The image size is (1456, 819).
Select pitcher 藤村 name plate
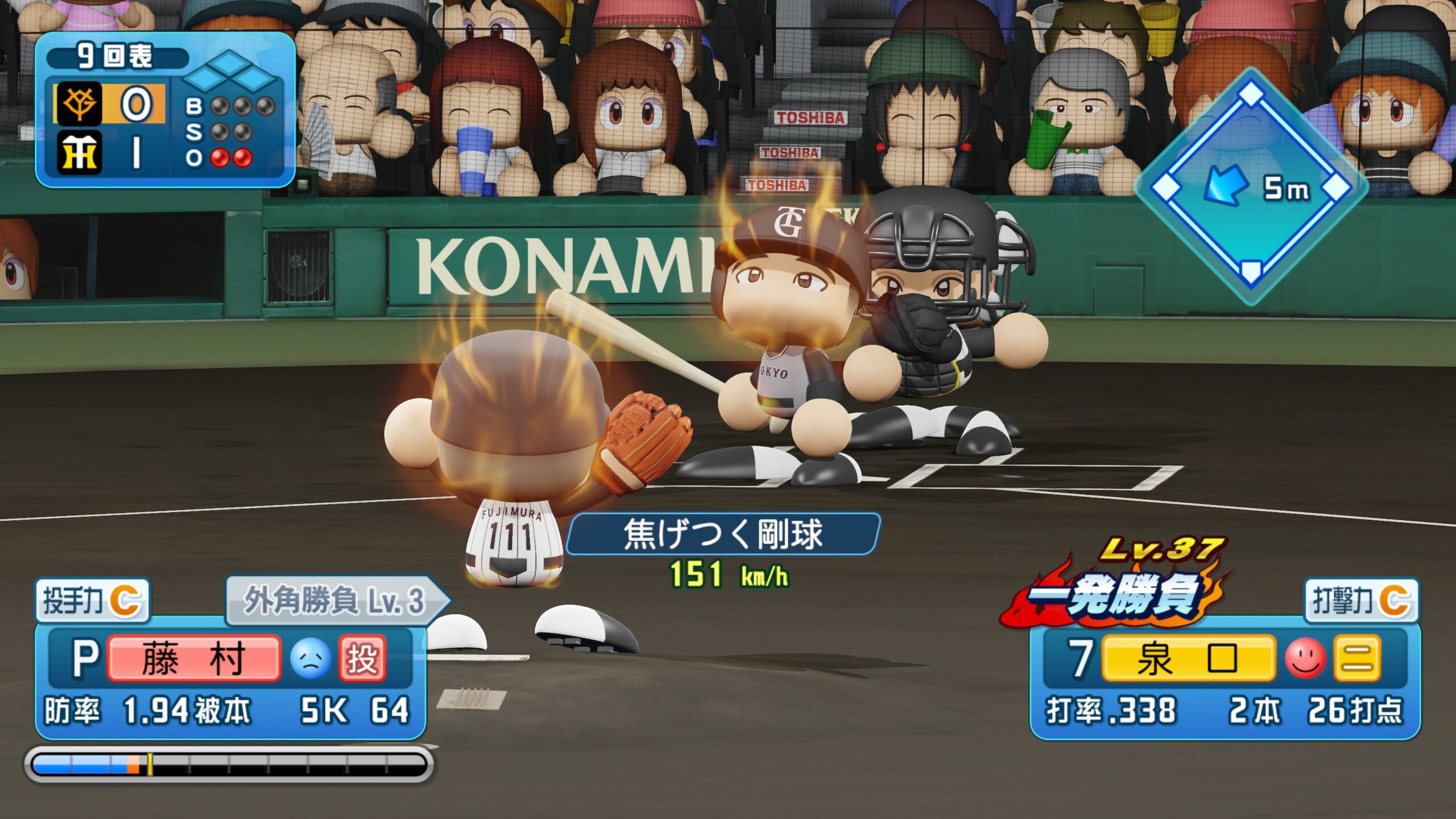point(193,659)
